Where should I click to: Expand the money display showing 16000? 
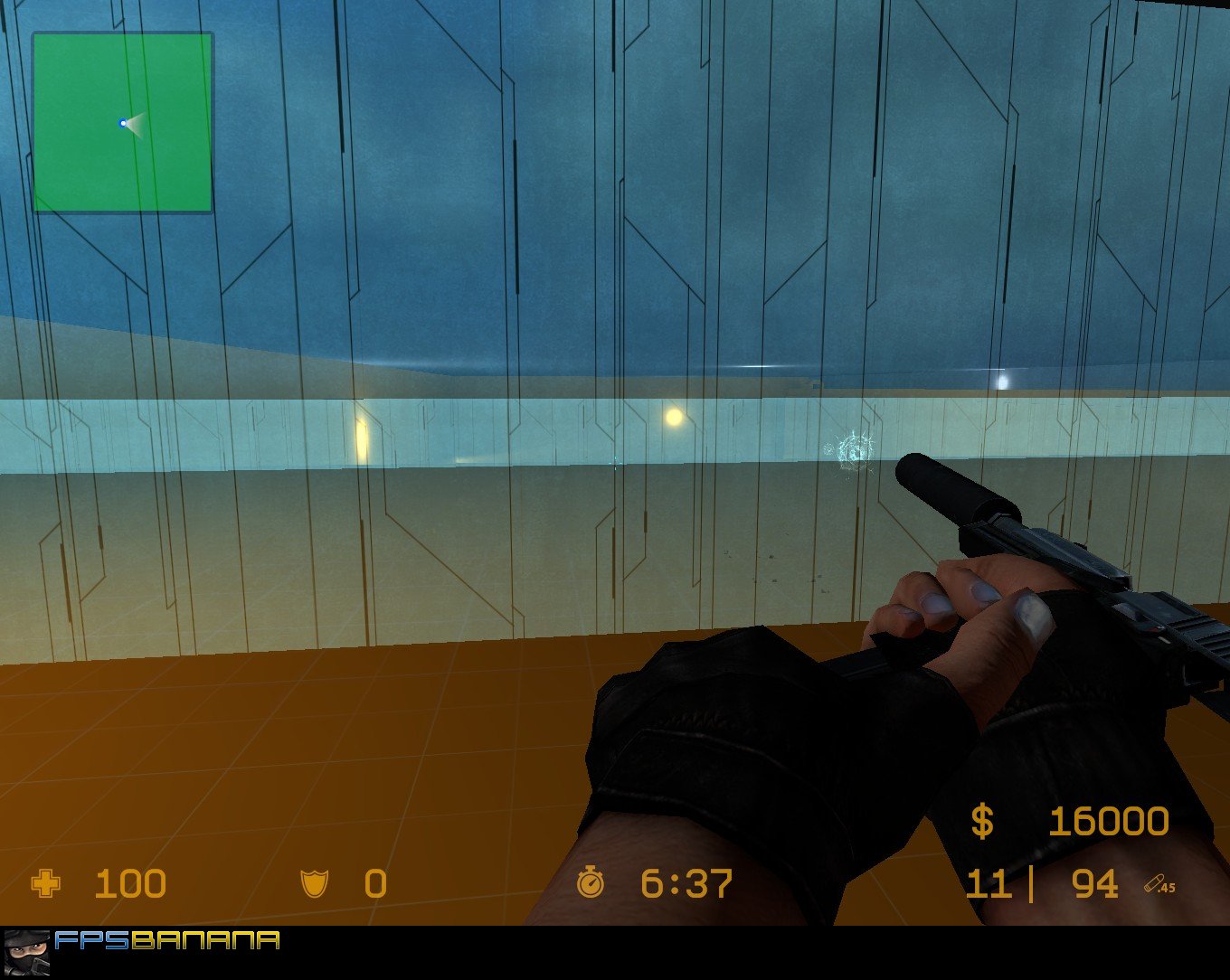1108,822
